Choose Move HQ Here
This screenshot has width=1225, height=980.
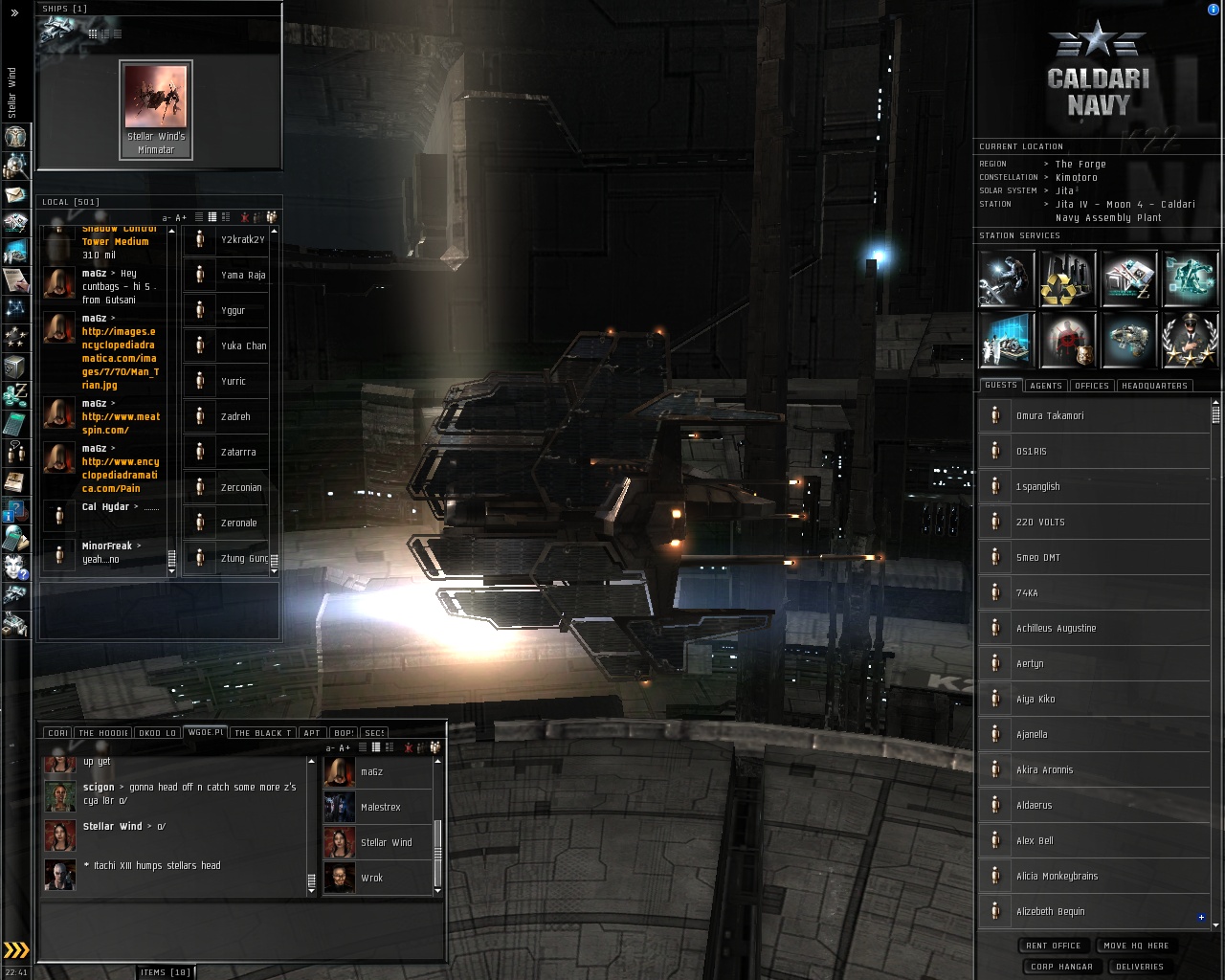1136,946
